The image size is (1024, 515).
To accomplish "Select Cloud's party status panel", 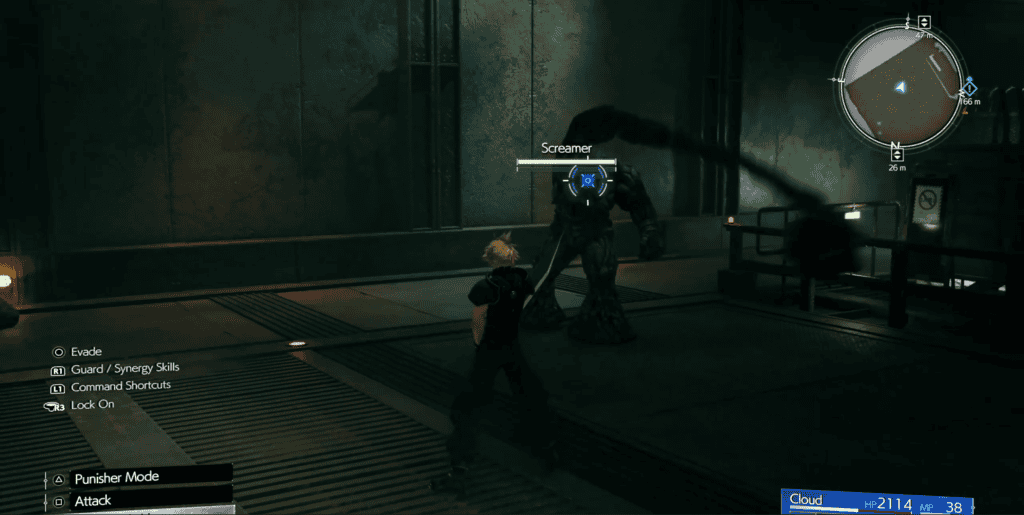I will click(x=878, y=502).
